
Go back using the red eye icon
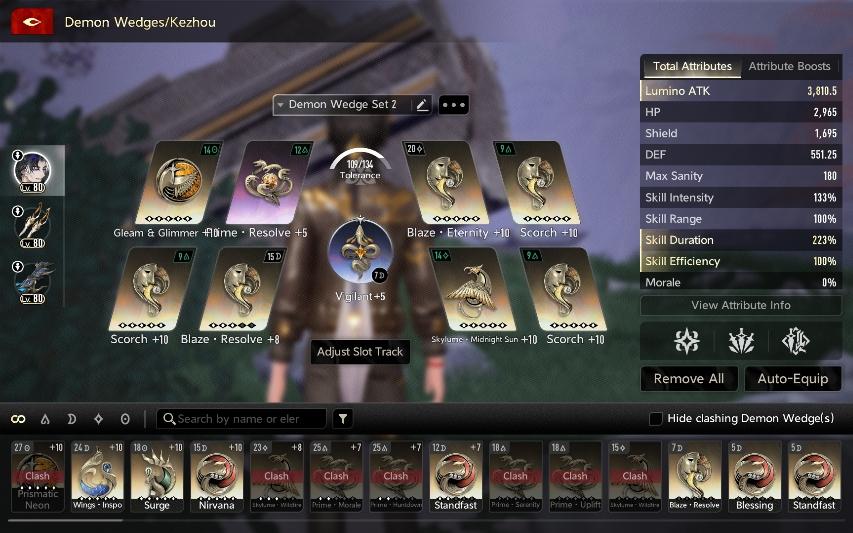(32, 22)
